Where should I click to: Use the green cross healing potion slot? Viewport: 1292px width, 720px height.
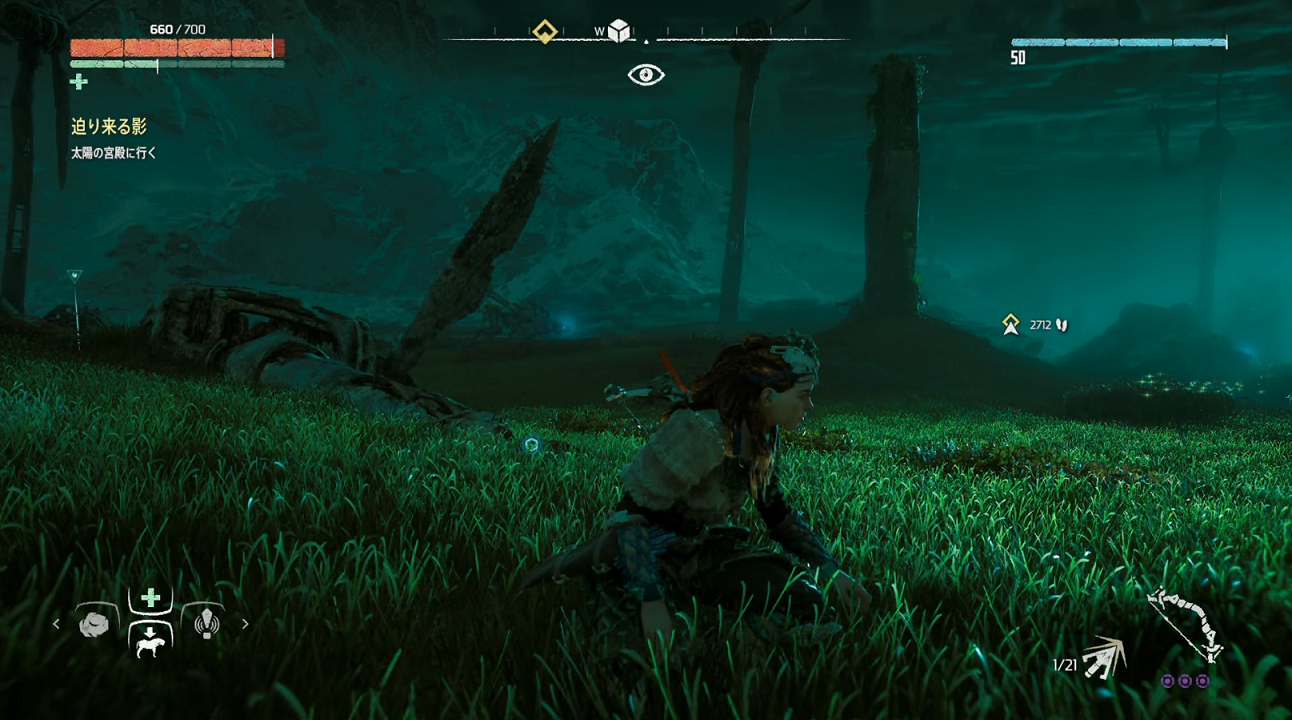click(x=150, y=598)
